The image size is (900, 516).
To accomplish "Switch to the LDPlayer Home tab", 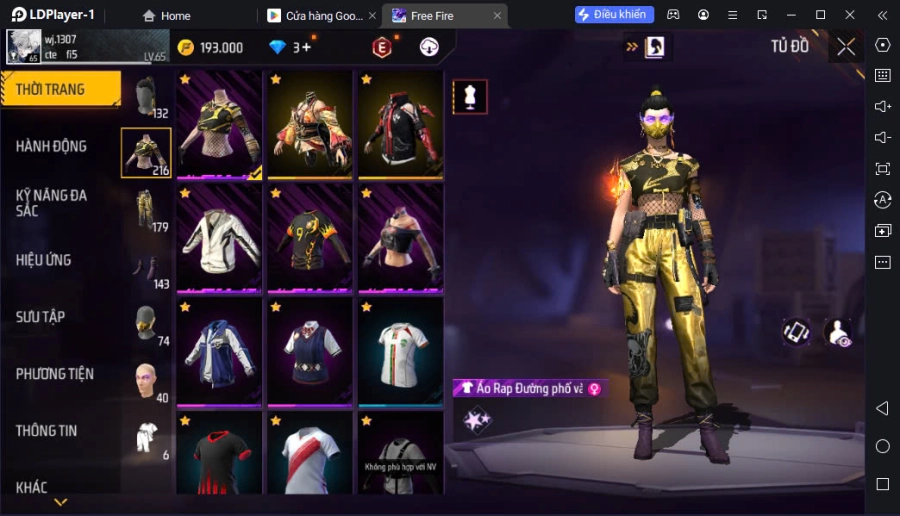I will point(166,16).
